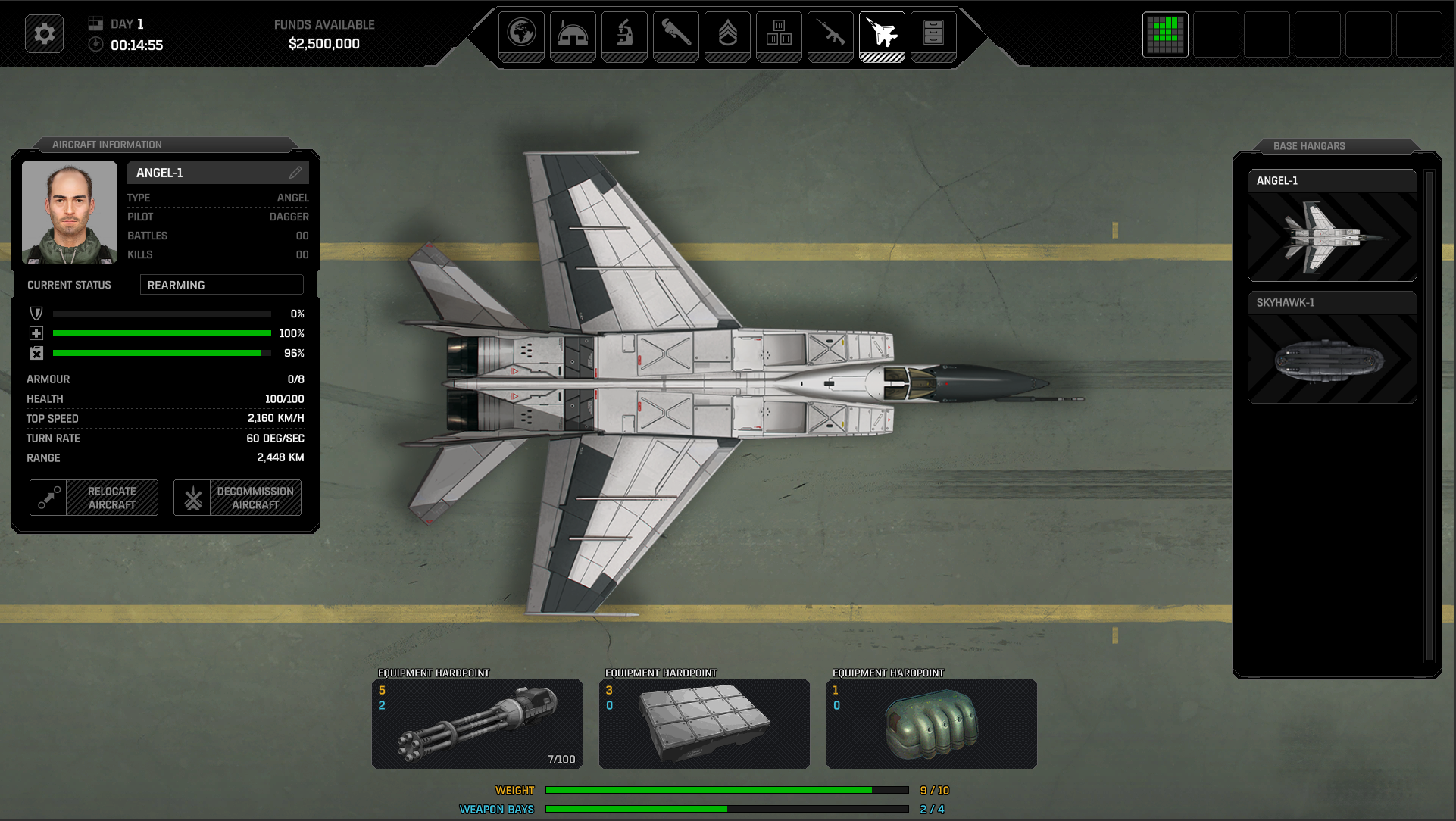Viewport: 1456px width, 821px height.
Task: Select the base hangar building icon
Action: tap(573, 35)
